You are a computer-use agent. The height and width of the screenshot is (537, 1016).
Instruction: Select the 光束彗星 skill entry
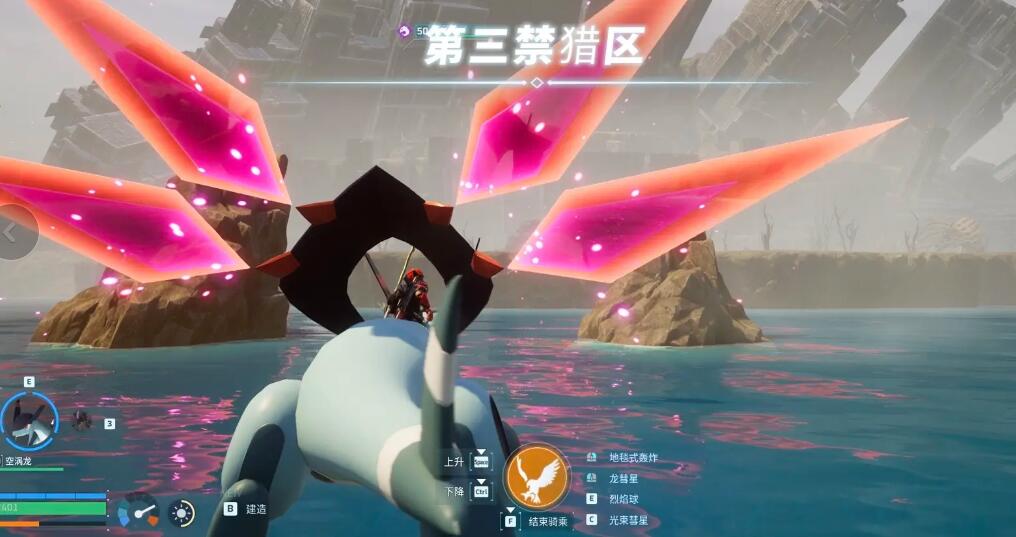[628, 520]
